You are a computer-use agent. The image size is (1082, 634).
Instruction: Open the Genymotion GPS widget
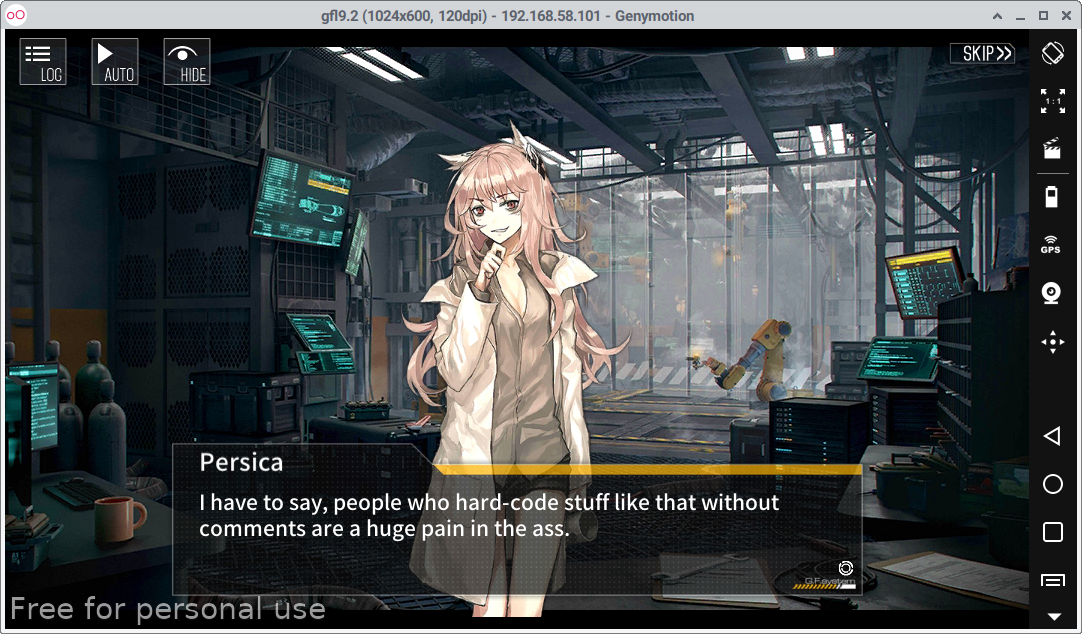point(1051,245)
